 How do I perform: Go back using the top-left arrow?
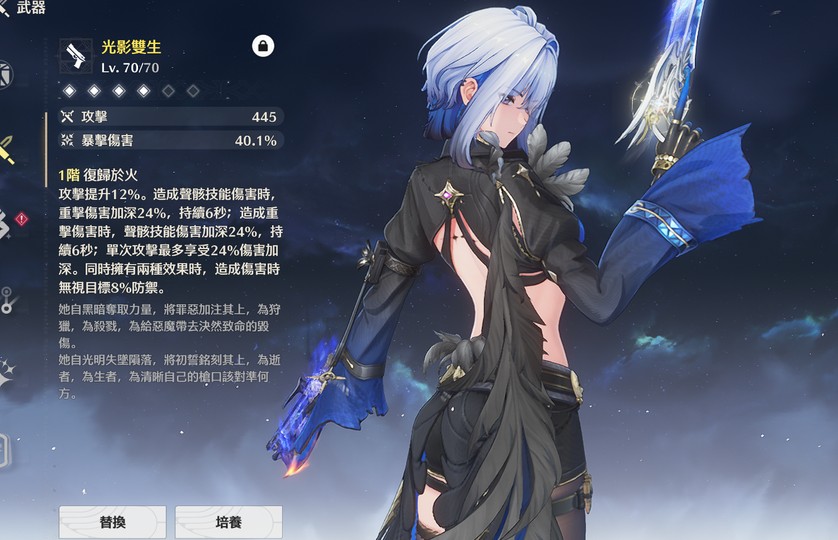click(5, 8)
